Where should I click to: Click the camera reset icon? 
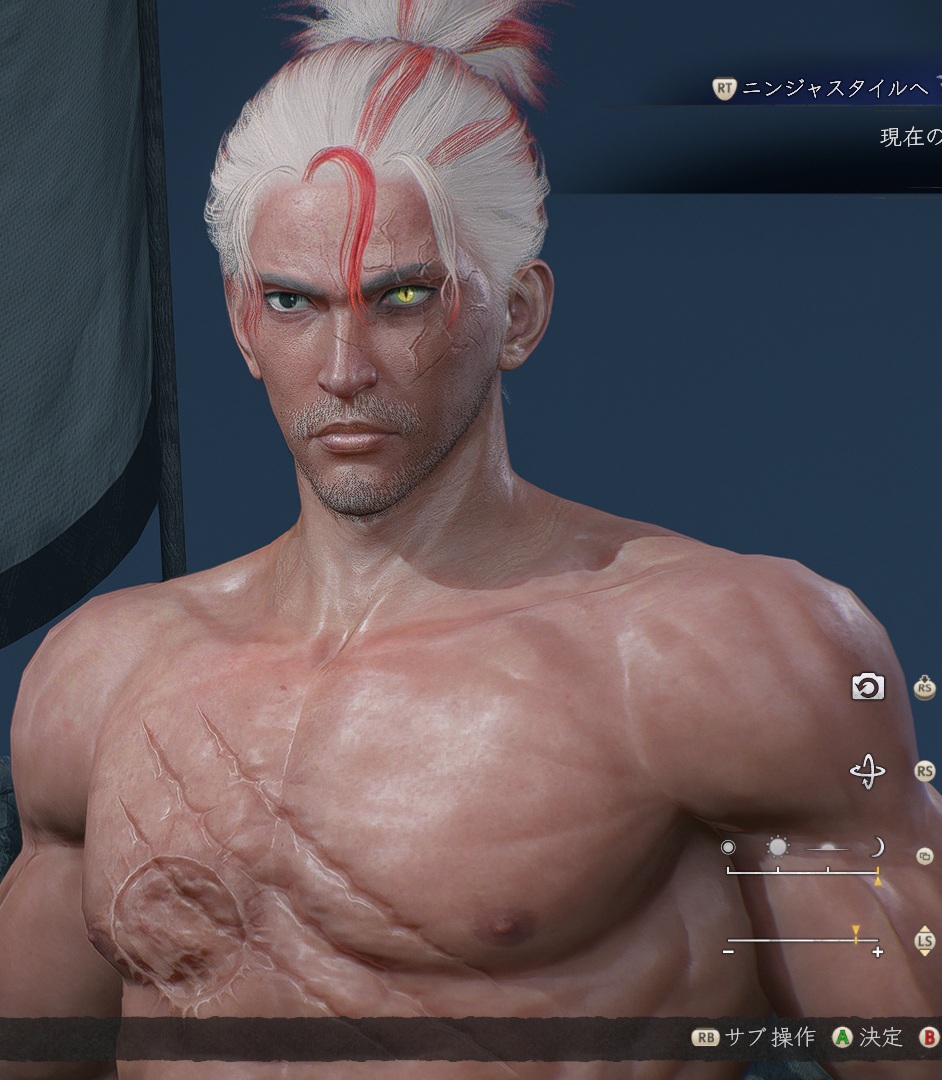[867, 687]
